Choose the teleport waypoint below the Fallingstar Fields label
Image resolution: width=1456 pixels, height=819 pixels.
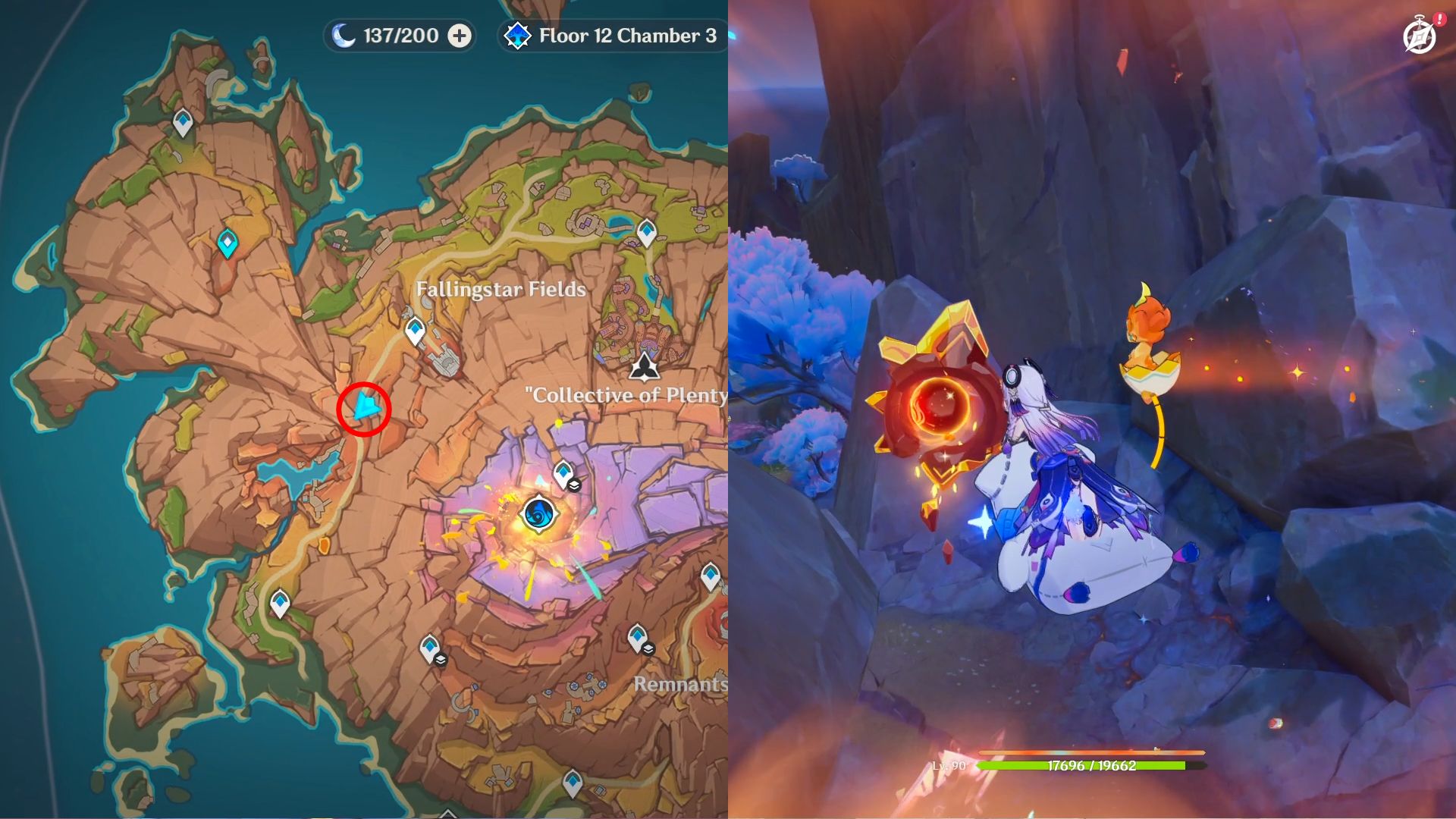(x=415, y=331)
